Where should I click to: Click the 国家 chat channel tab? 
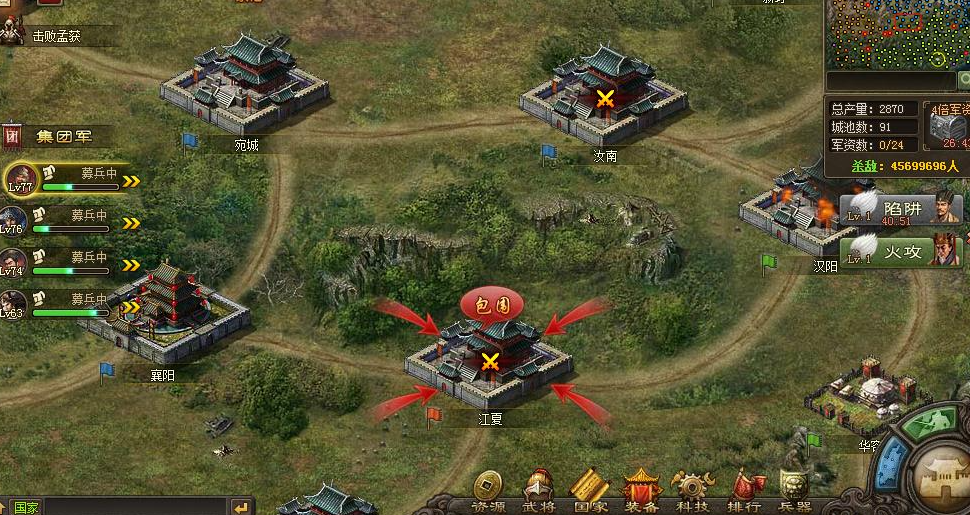point(25,507)
